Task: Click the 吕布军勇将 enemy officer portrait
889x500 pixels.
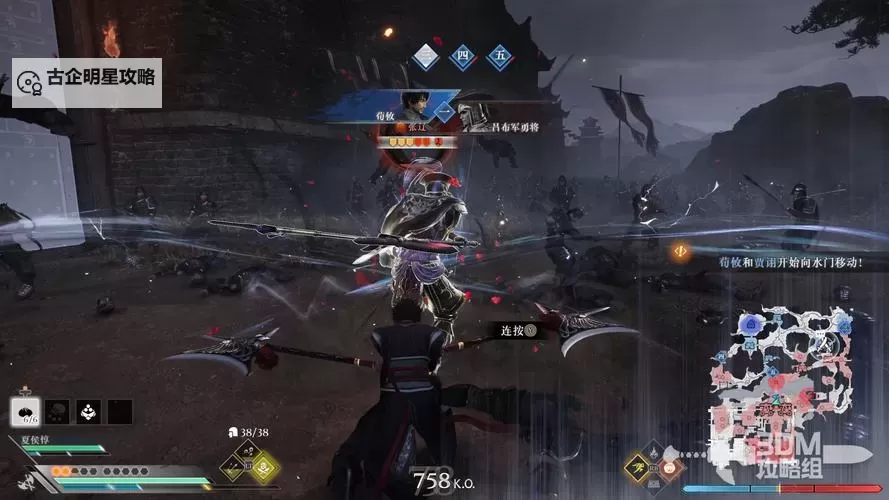Action: pos(476,110)
